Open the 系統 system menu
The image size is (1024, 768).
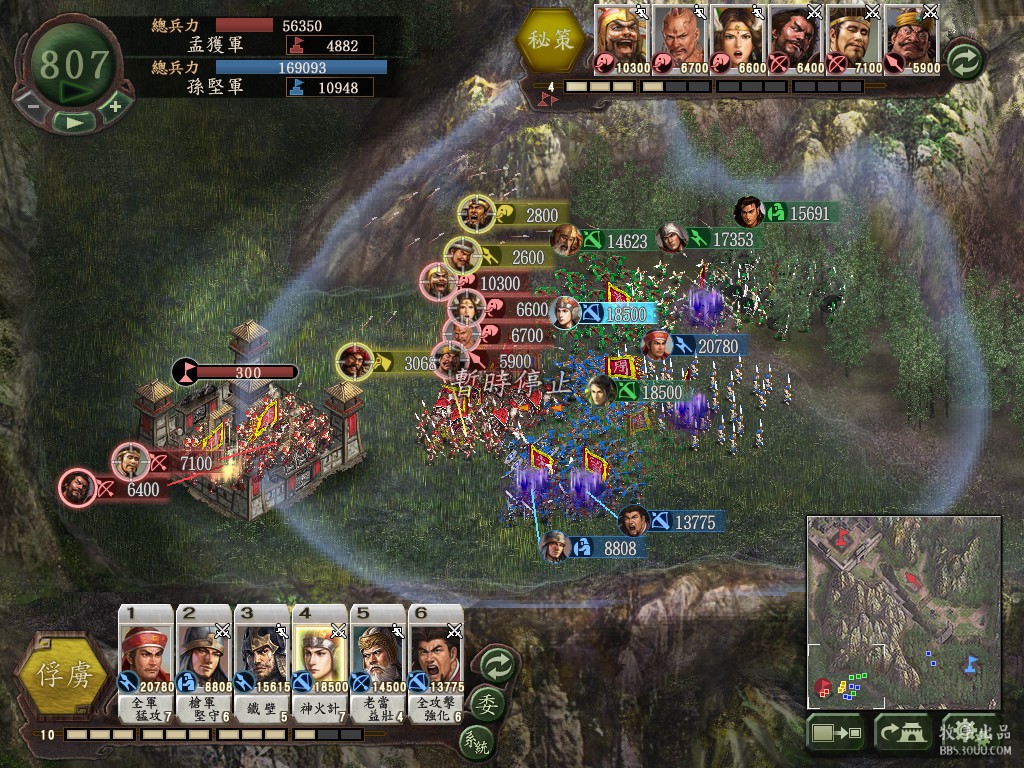click(476, 742)
